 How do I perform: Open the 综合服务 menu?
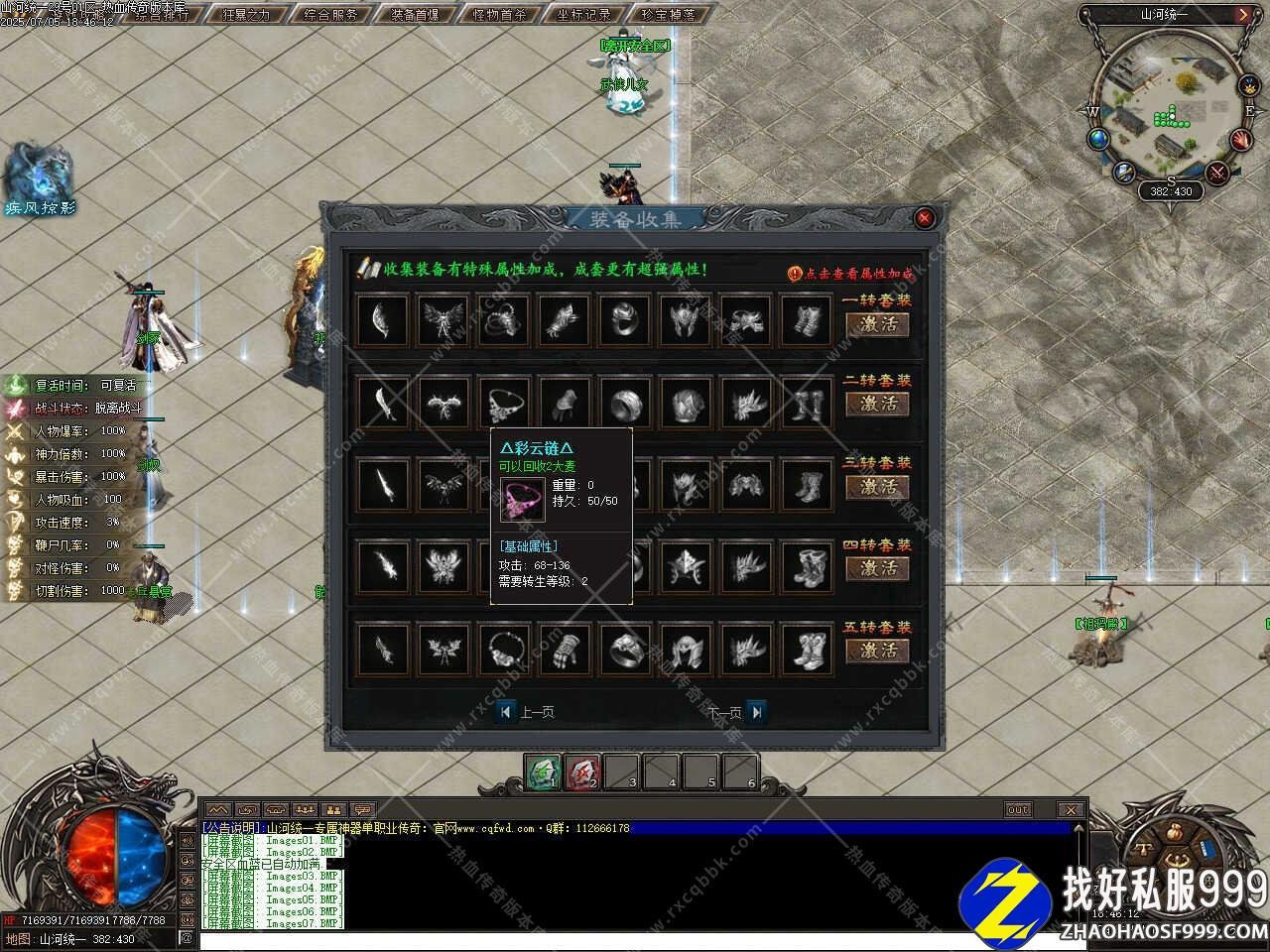(x=330, y=15)
